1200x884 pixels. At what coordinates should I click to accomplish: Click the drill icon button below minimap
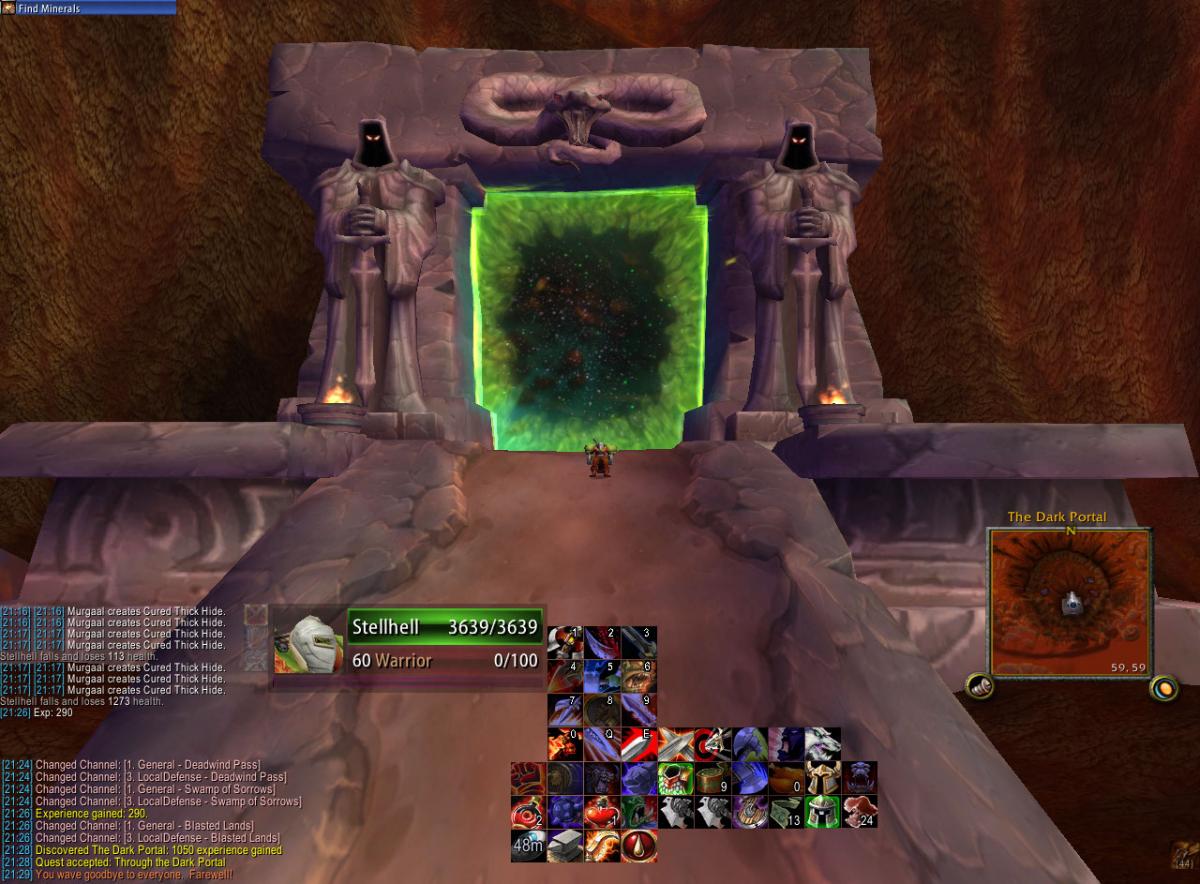tap(979, 687)
